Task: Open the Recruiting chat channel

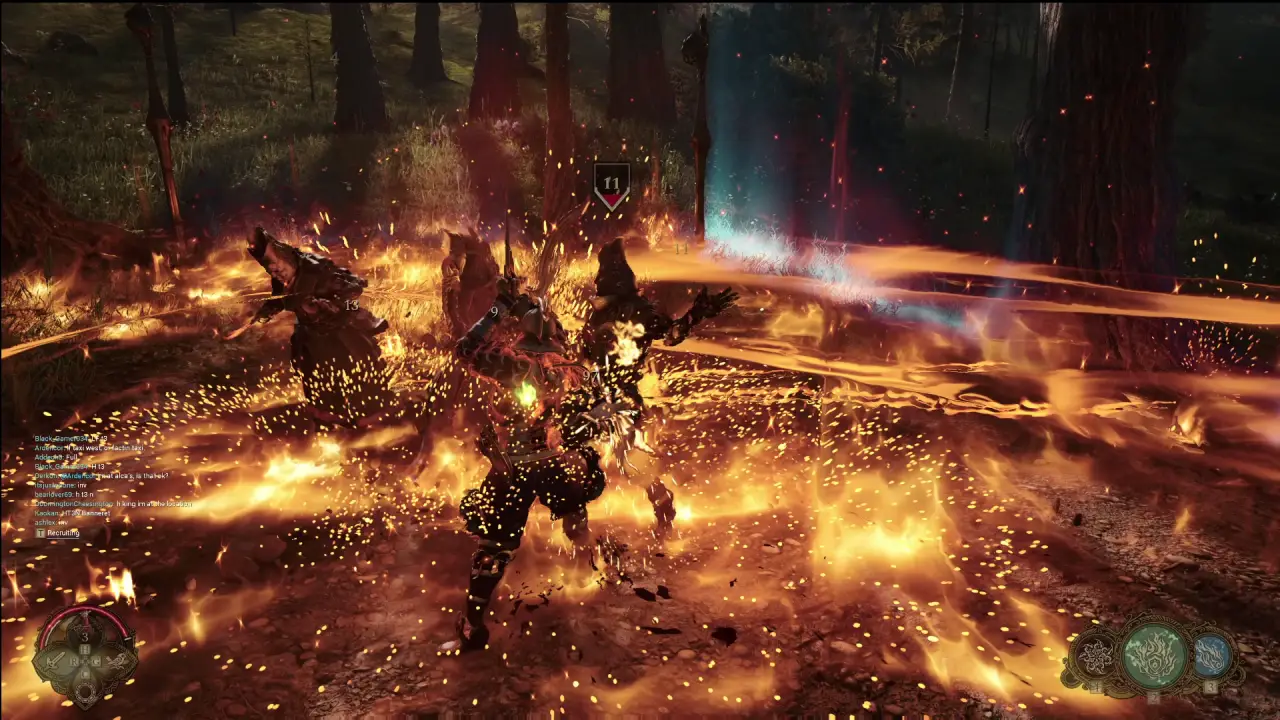Action: point(63,532)
